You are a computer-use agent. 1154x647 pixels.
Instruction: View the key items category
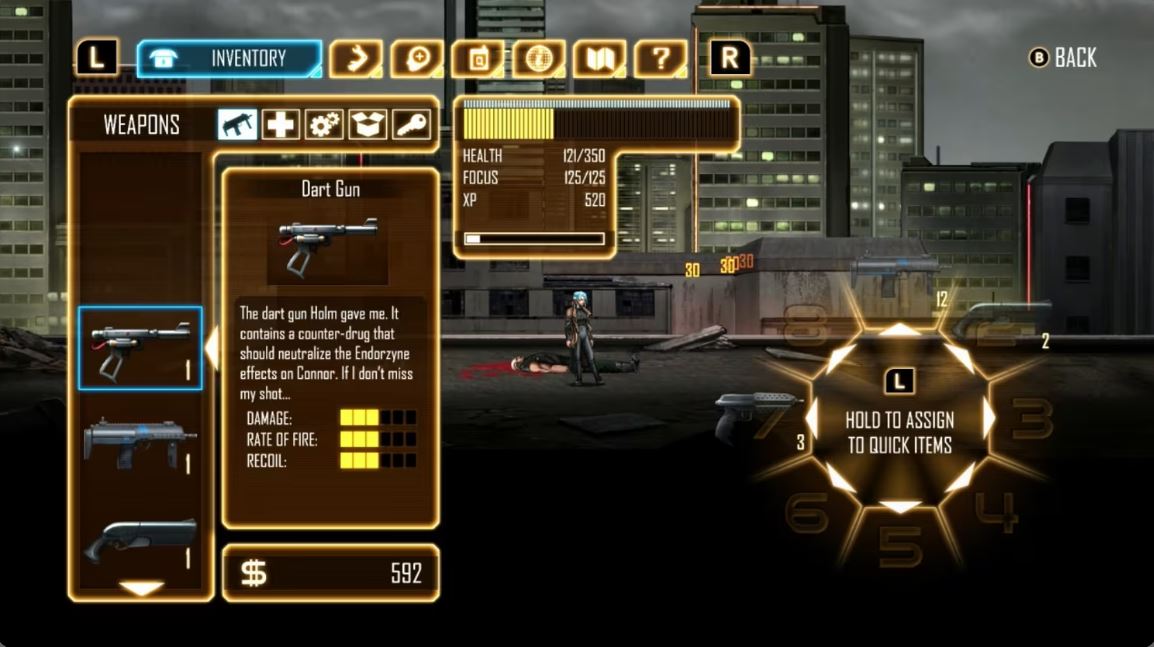411,125
